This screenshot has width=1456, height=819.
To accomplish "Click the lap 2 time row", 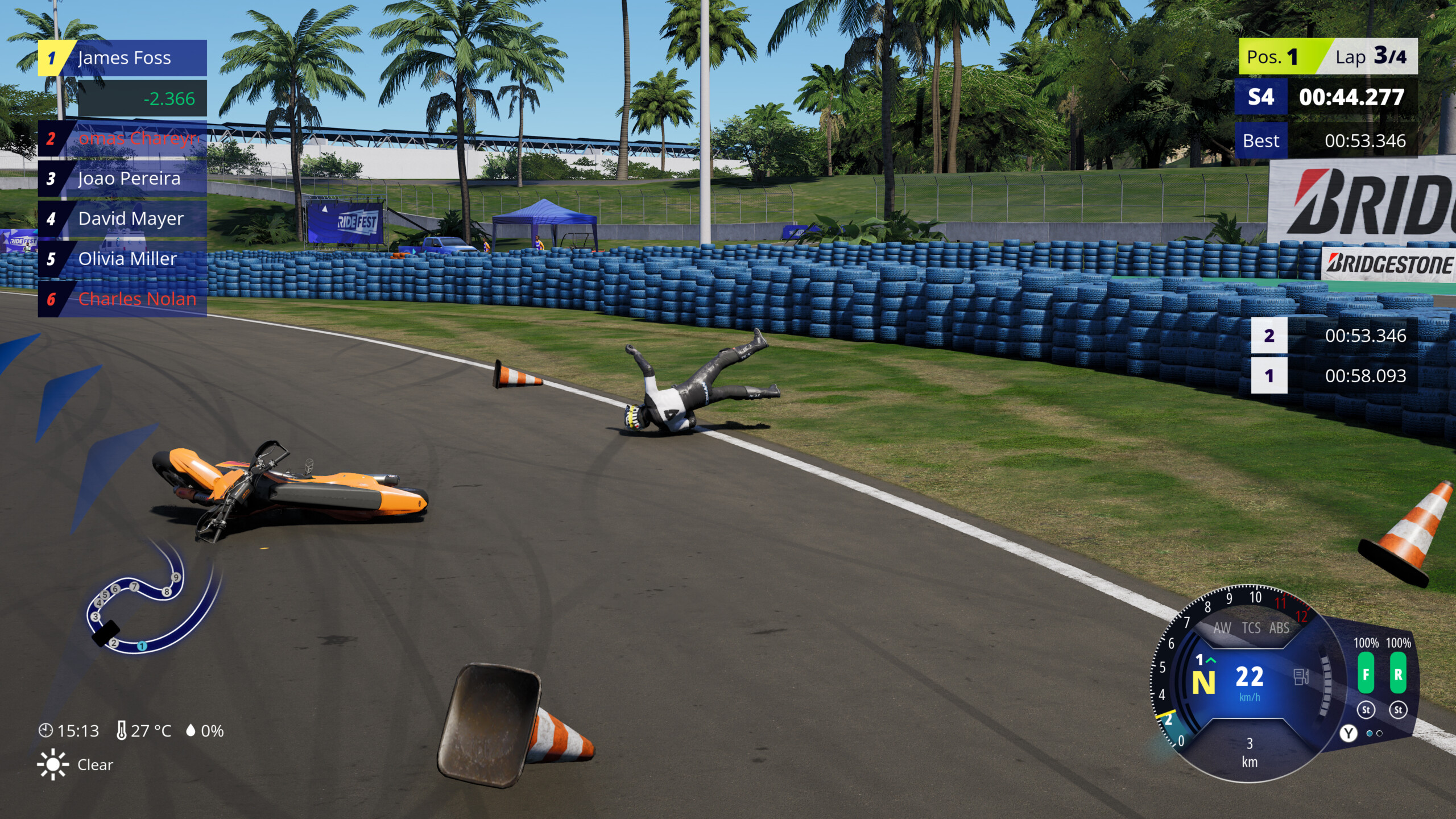I will point(1334,336).
